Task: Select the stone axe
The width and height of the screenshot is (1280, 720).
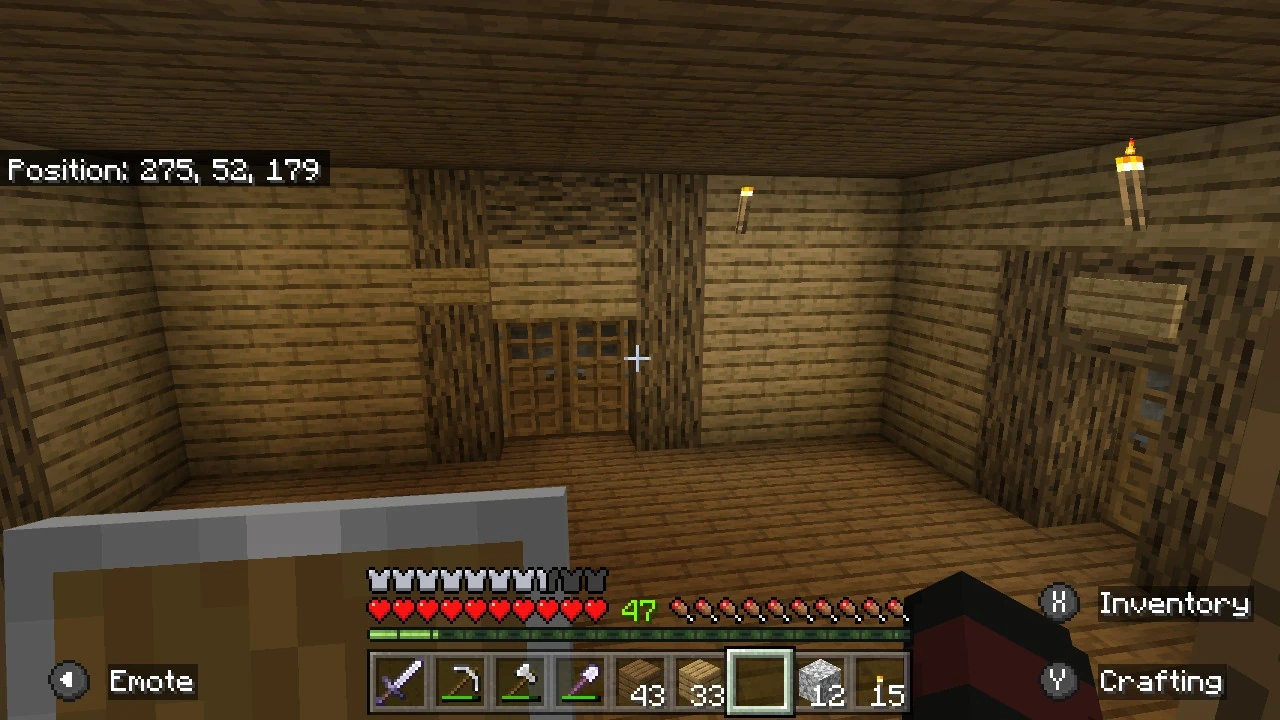Action: (520, 681)
